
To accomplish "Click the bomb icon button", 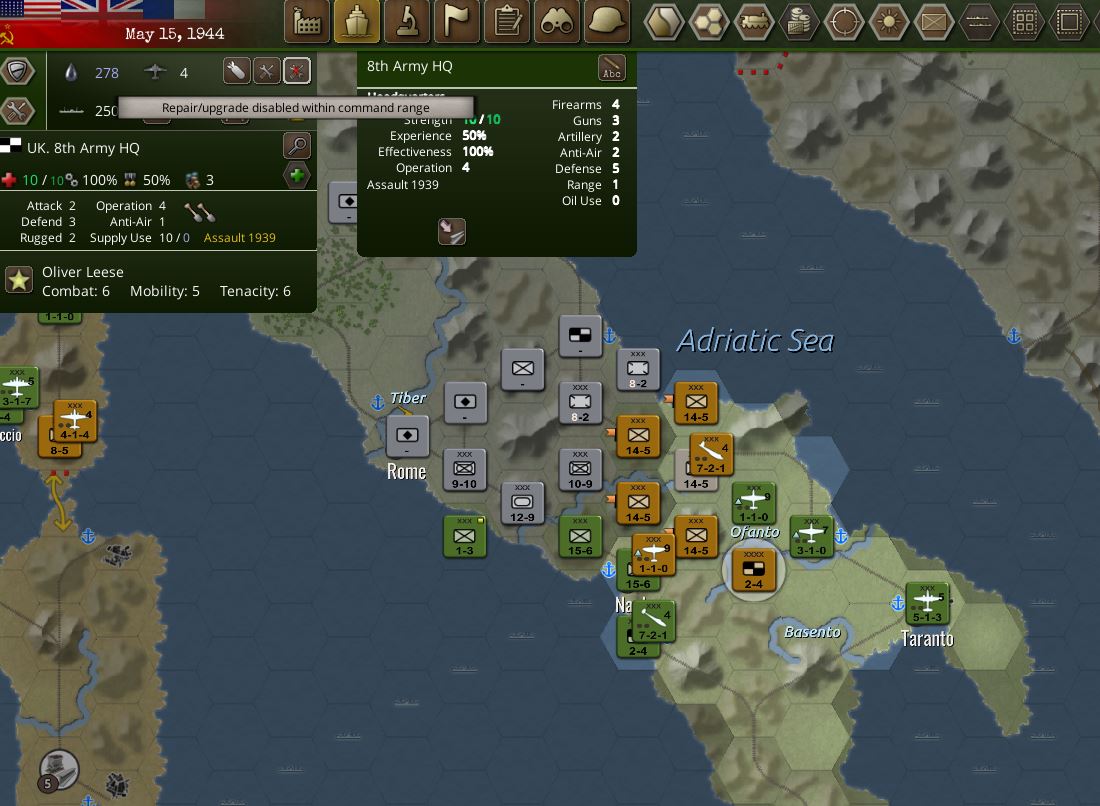I will [236, 71].
